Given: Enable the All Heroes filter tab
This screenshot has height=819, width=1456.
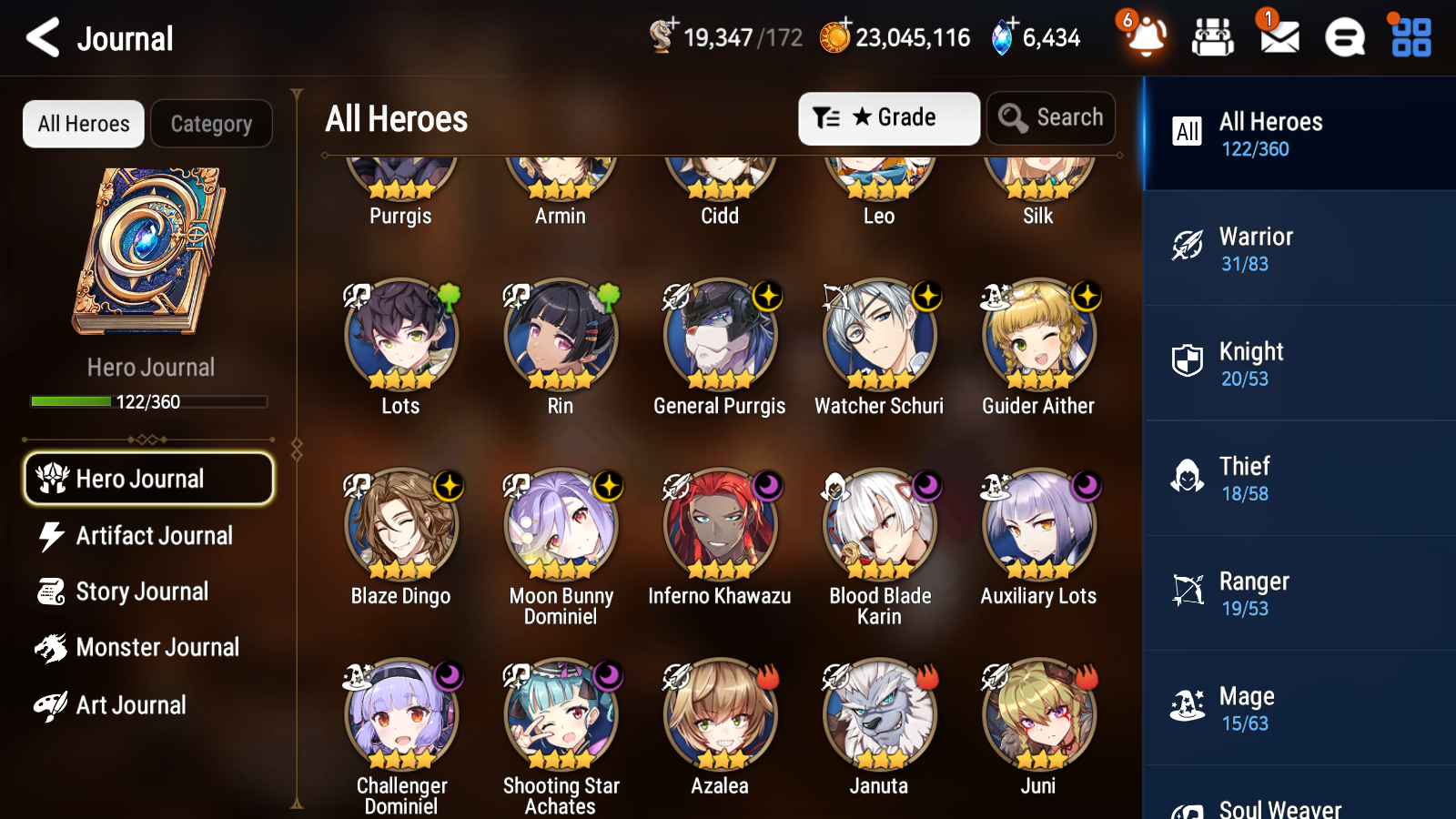Looking at the screenshot, I should [x=82, y=124].
